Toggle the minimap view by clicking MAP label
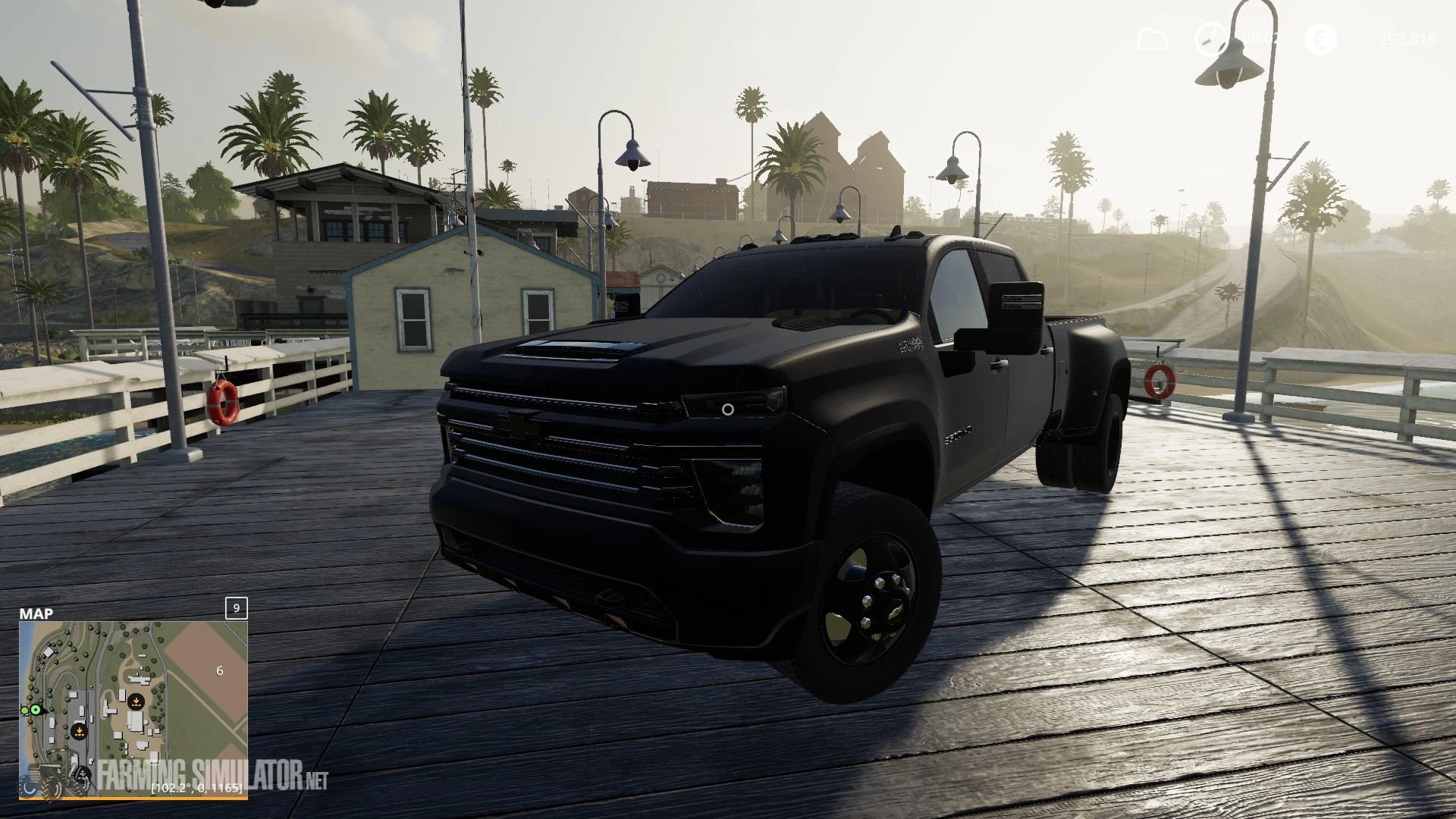1456x819 pixels. coord(36,613)
